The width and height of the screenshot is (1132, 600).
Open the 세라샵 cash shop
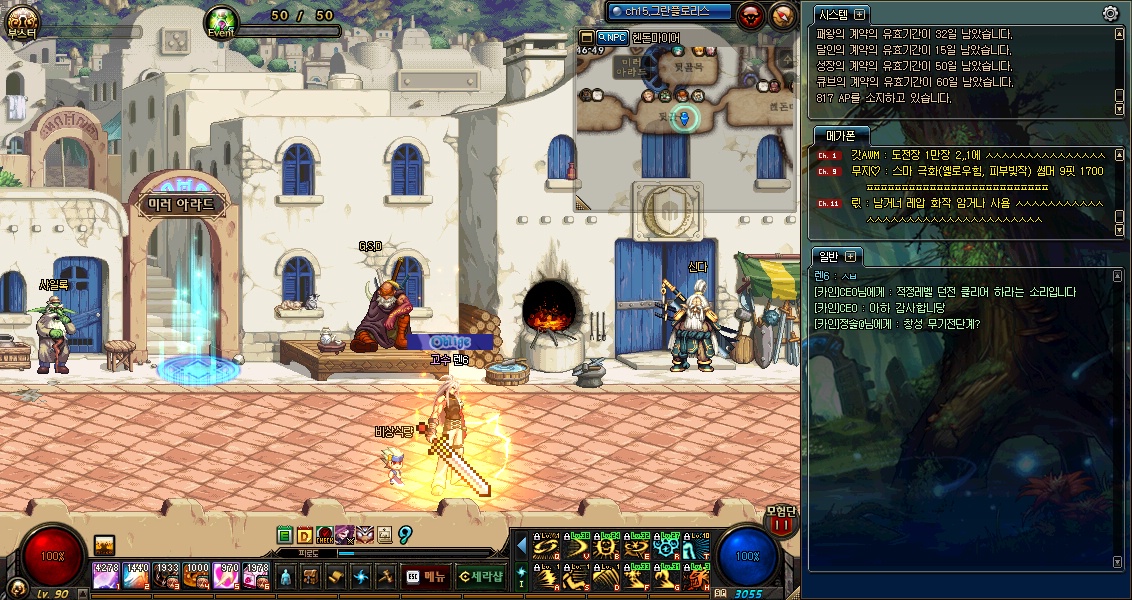click(x=480, y=576)
